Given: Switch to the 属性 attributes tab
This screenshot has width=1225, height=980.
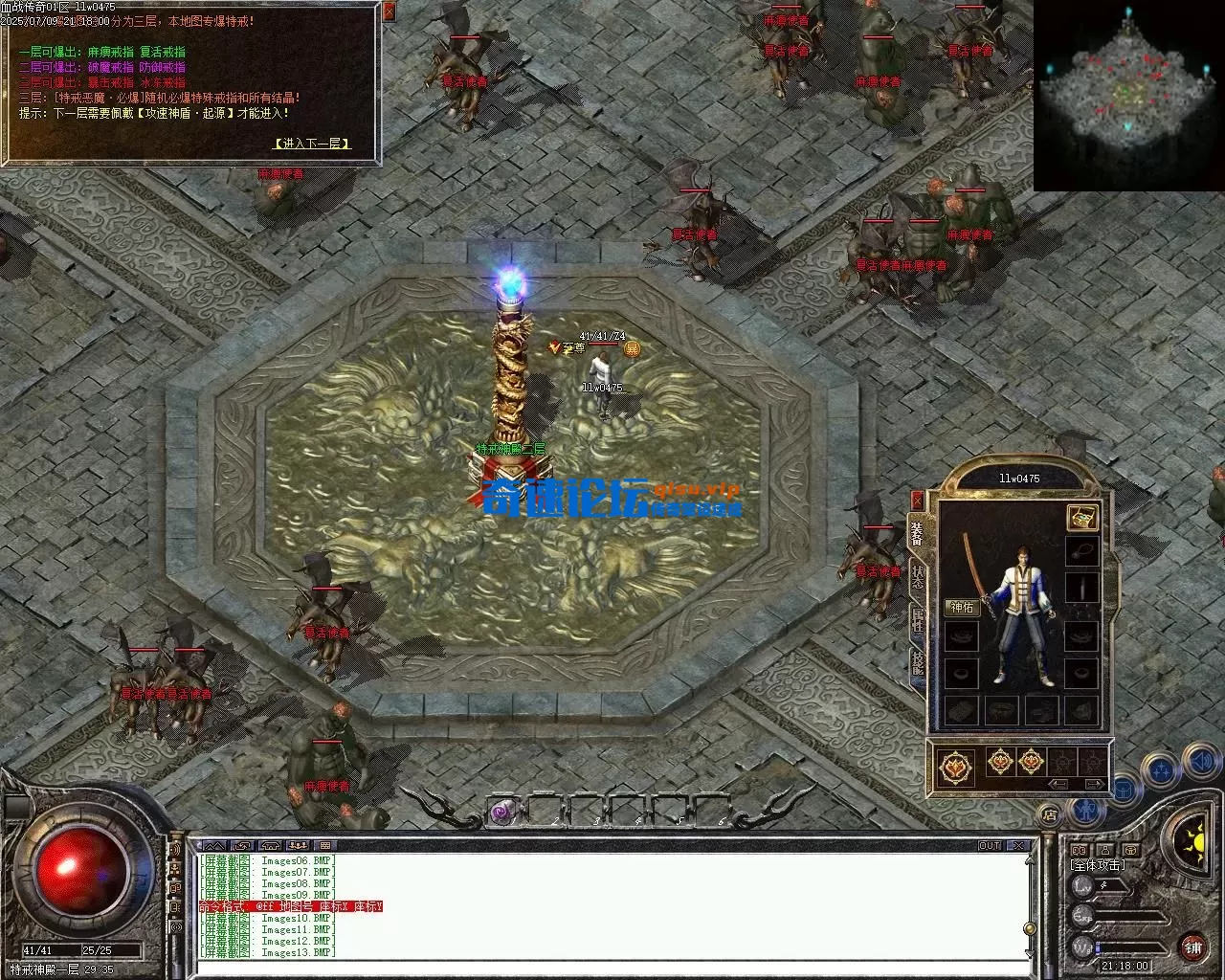Looking at the screenshot, I should (917, 620).
